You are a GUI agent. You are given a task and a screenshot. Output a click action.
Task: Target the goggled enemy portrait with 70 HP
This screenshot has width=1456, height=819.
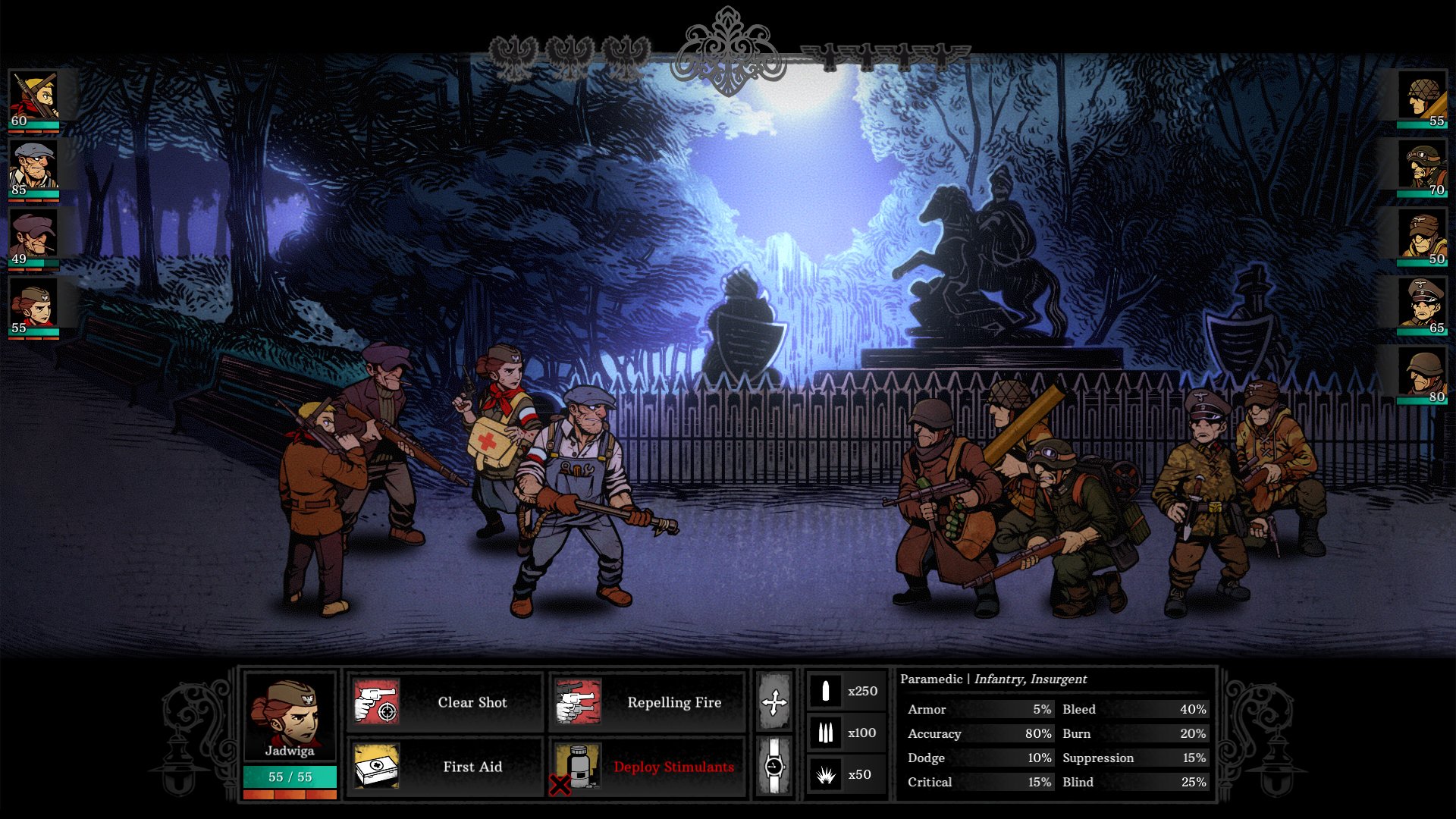click(x=1423, y=168)
